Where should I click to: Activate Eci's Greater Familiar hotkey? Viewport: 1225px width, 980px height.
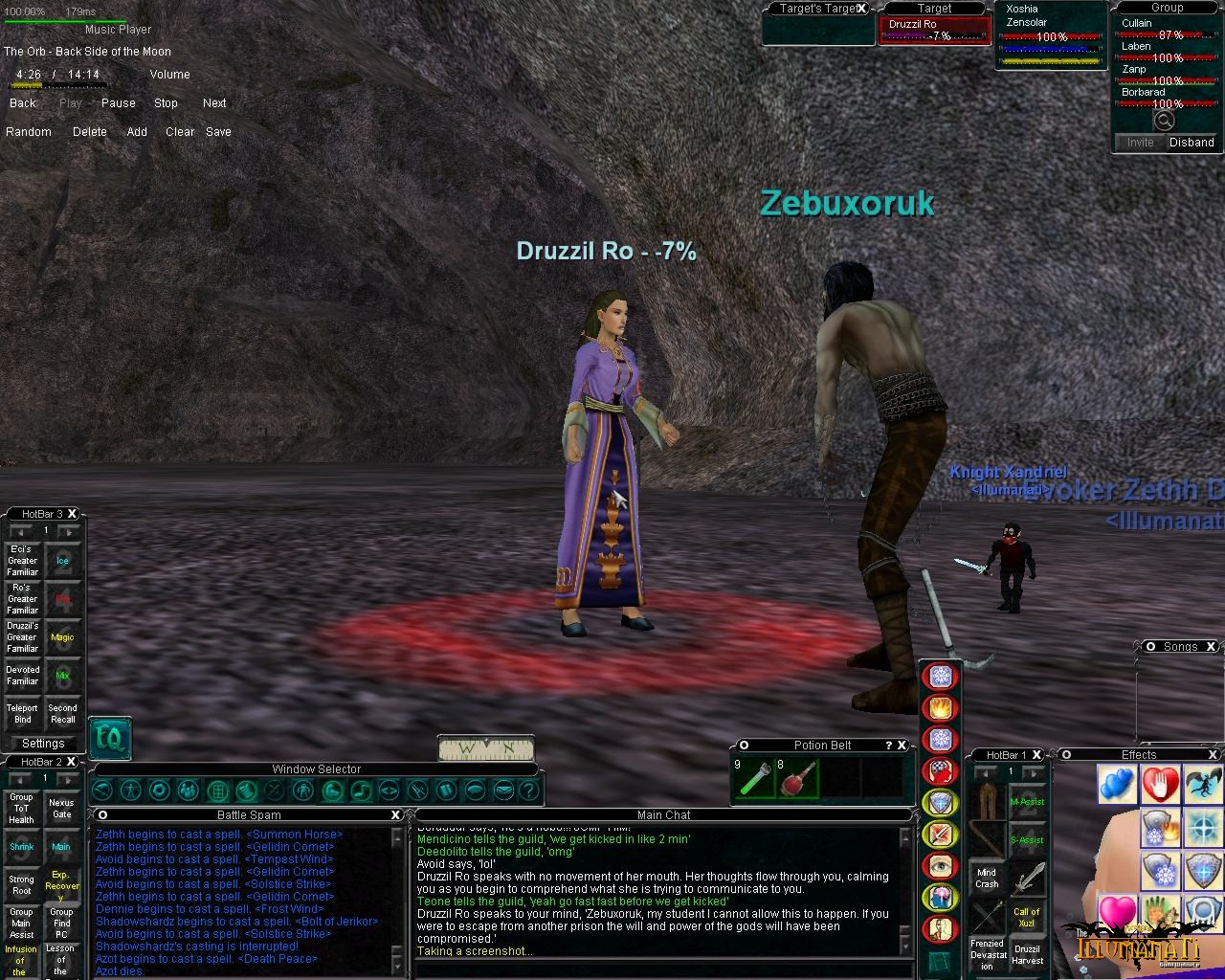pyautogui.click(x=23, y=561)
